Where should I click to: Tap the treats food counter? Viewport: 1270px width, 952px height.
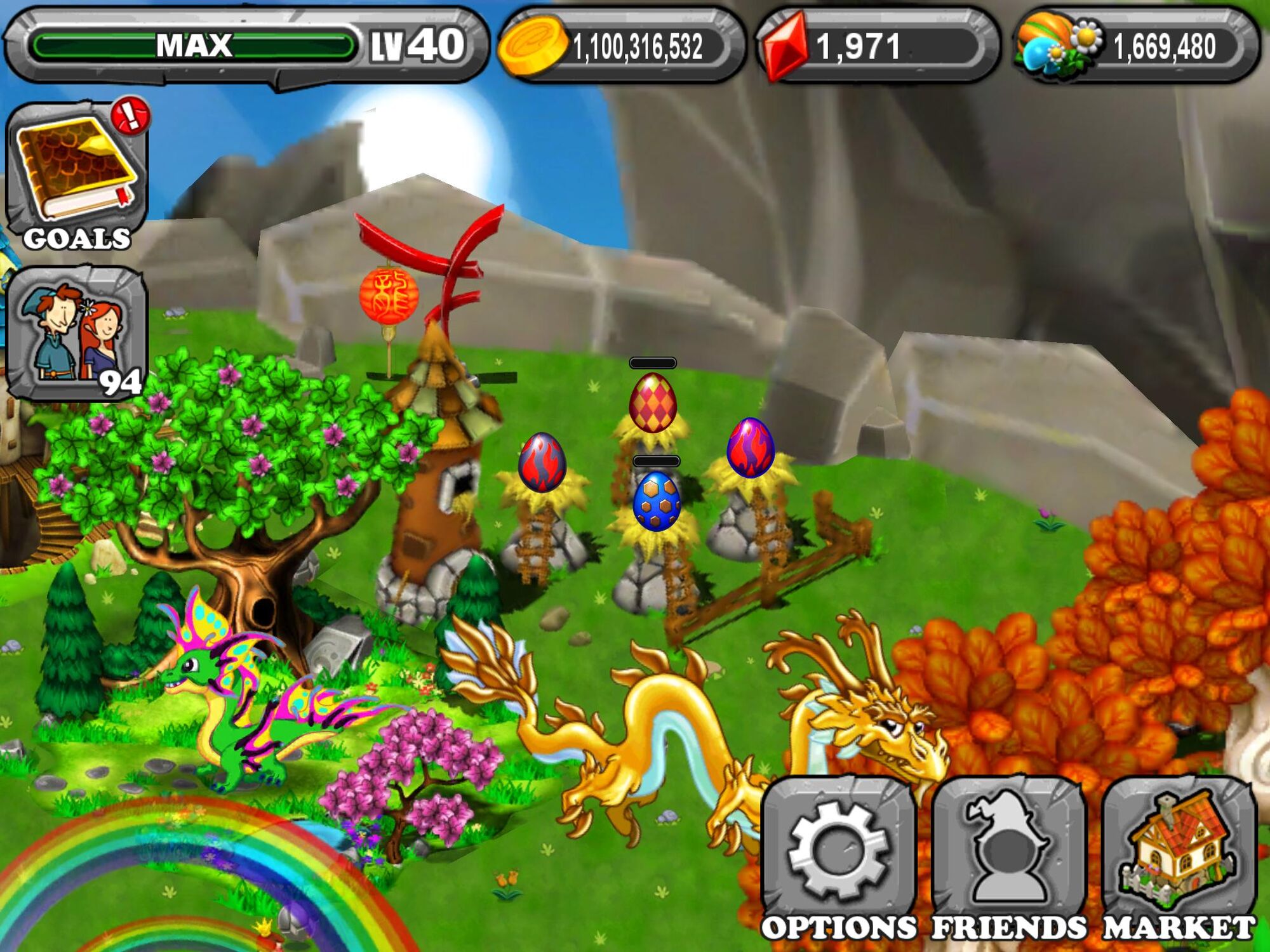[1137, 46]
